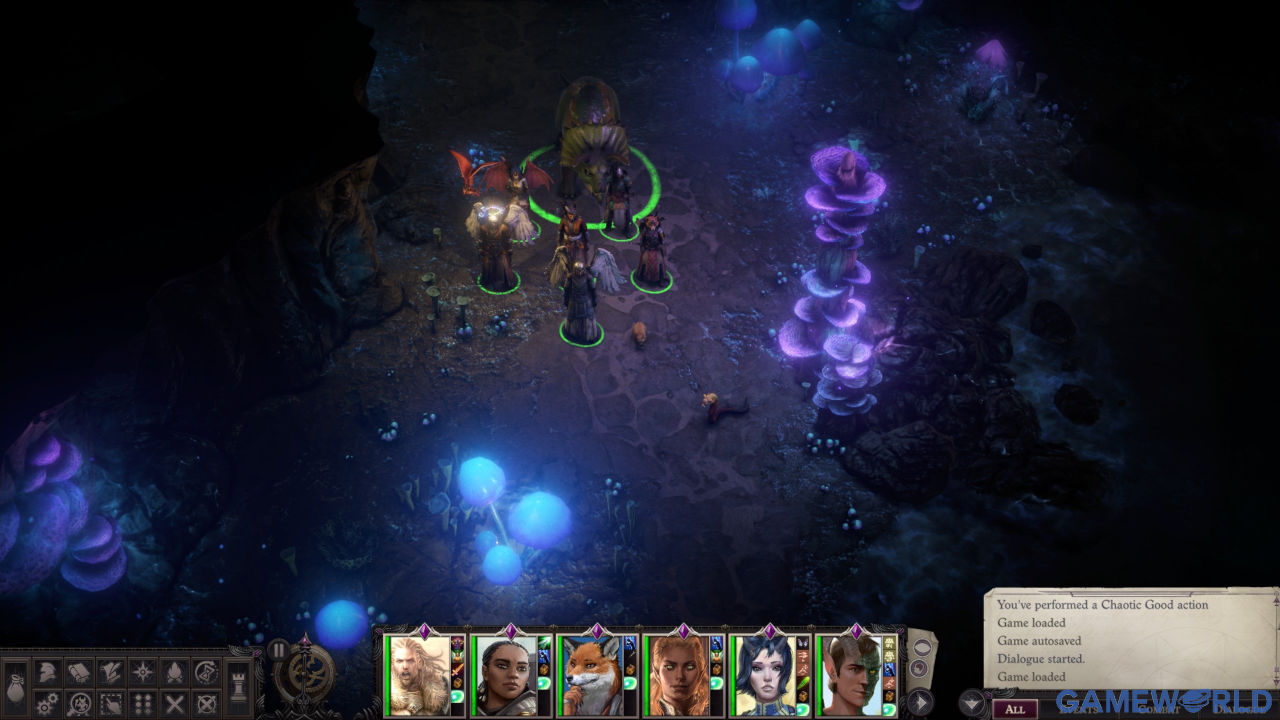
Task: Collapse the combat log with the down arrow
Action: (970, 700)
